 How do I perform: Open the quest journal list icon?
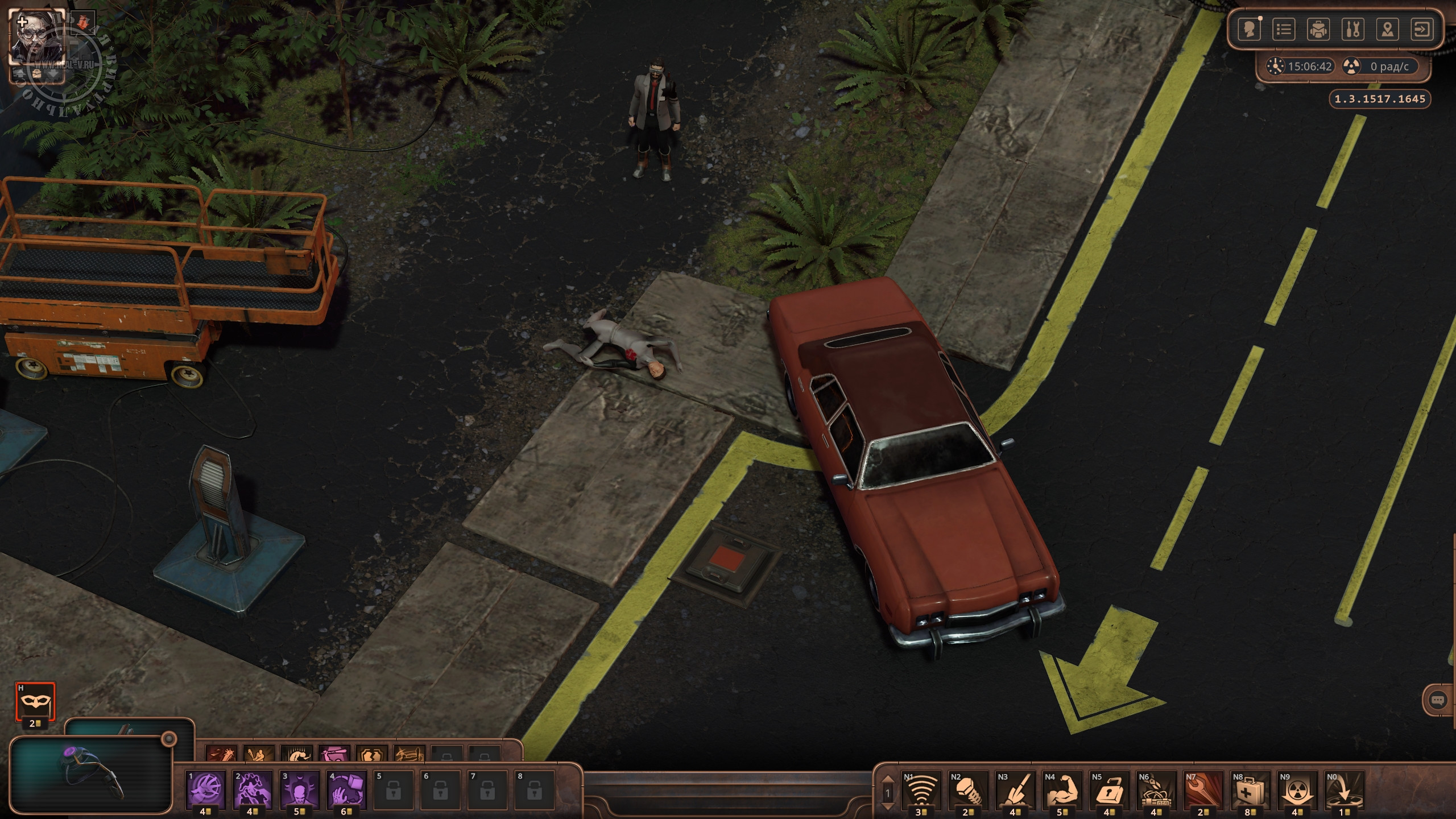1284,29
